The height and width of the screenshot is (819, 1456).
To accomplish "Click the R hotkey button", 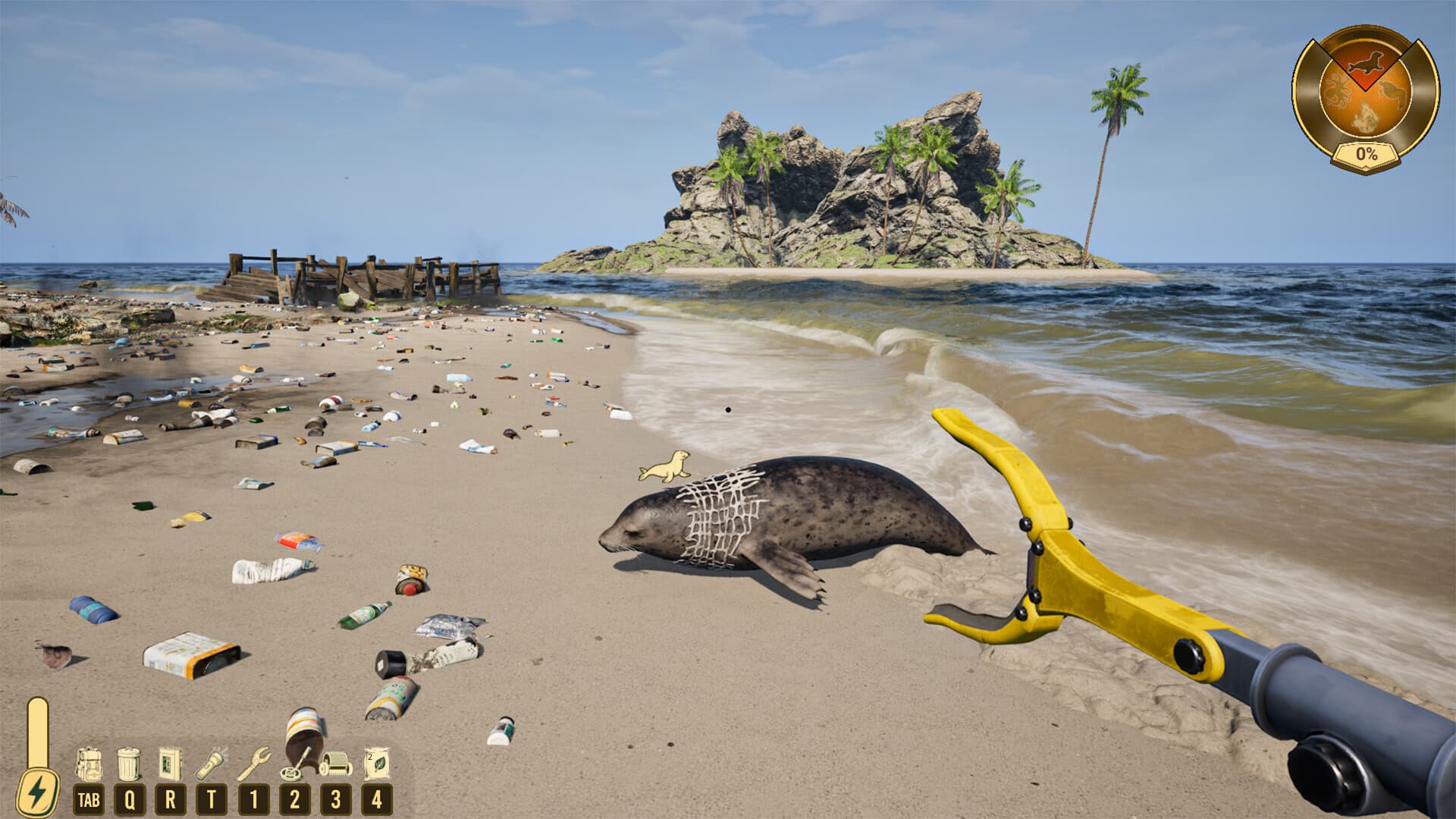I will (x=170, y=798).
